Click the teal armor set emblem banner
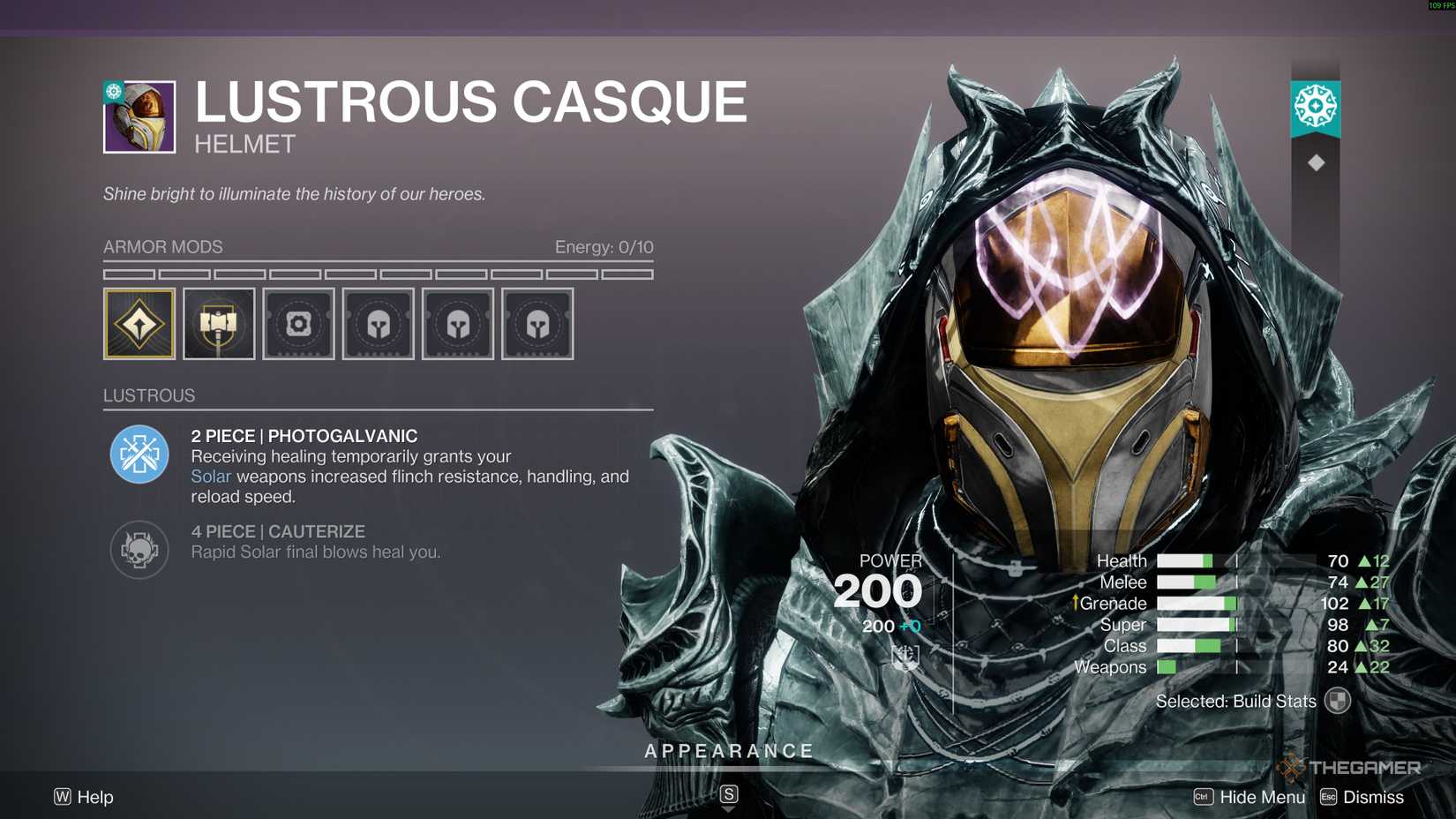1456x819 pixels. pos(1316,108)
